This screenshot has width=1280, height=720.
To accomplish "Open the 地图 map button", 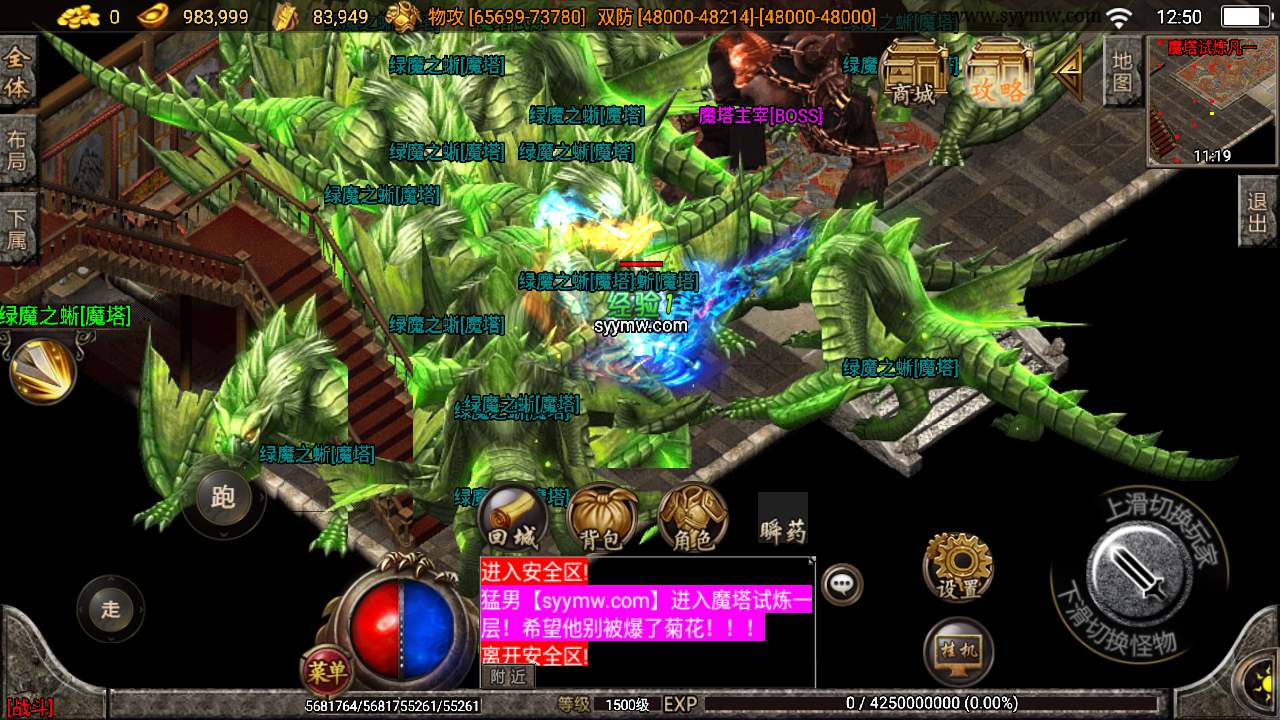I will pyautogui.click(x=1122, y=70).
